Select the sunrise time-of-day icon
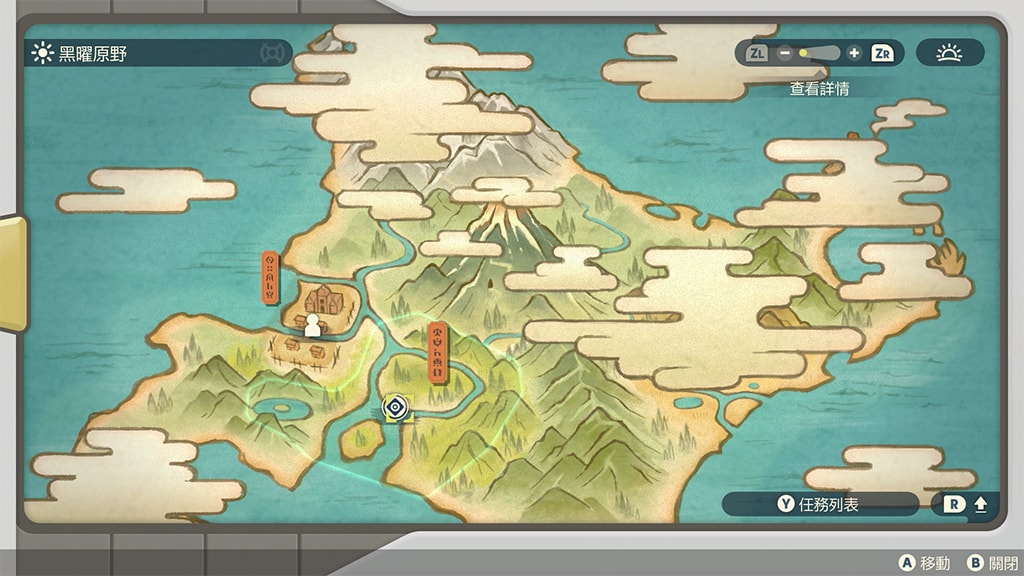This screenshot has height=576, width=1024. (949, 53)
